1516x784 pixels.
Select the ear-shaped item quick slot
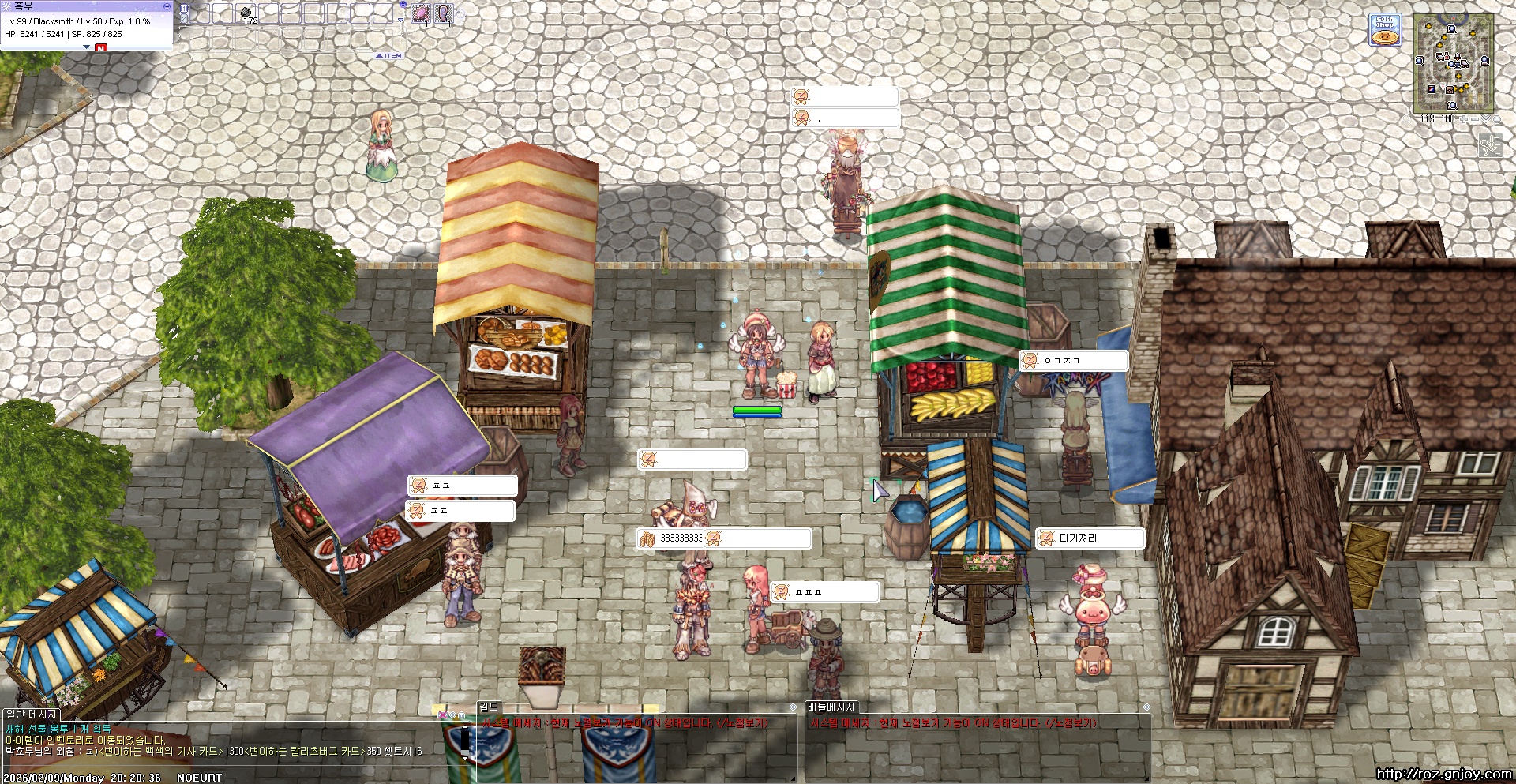point(444,13)
